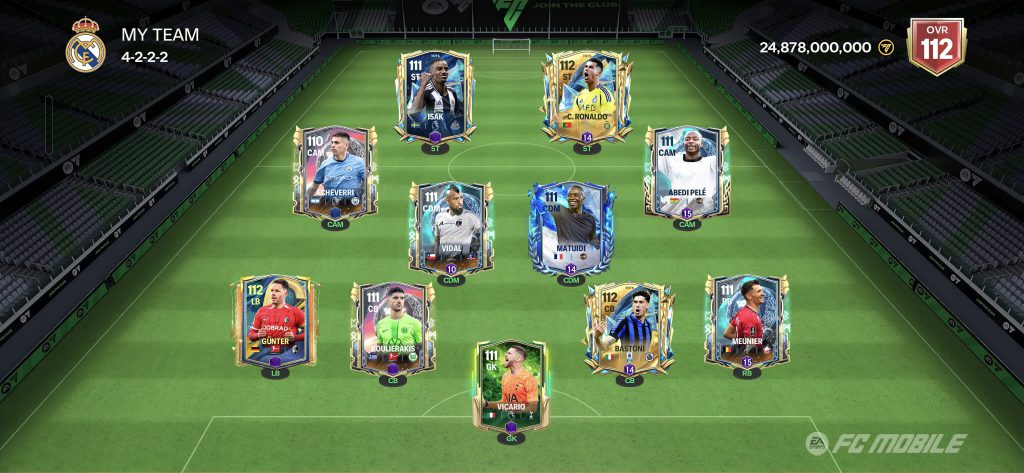
Task: Tap the gold coin currency icon
Action: 885,47
